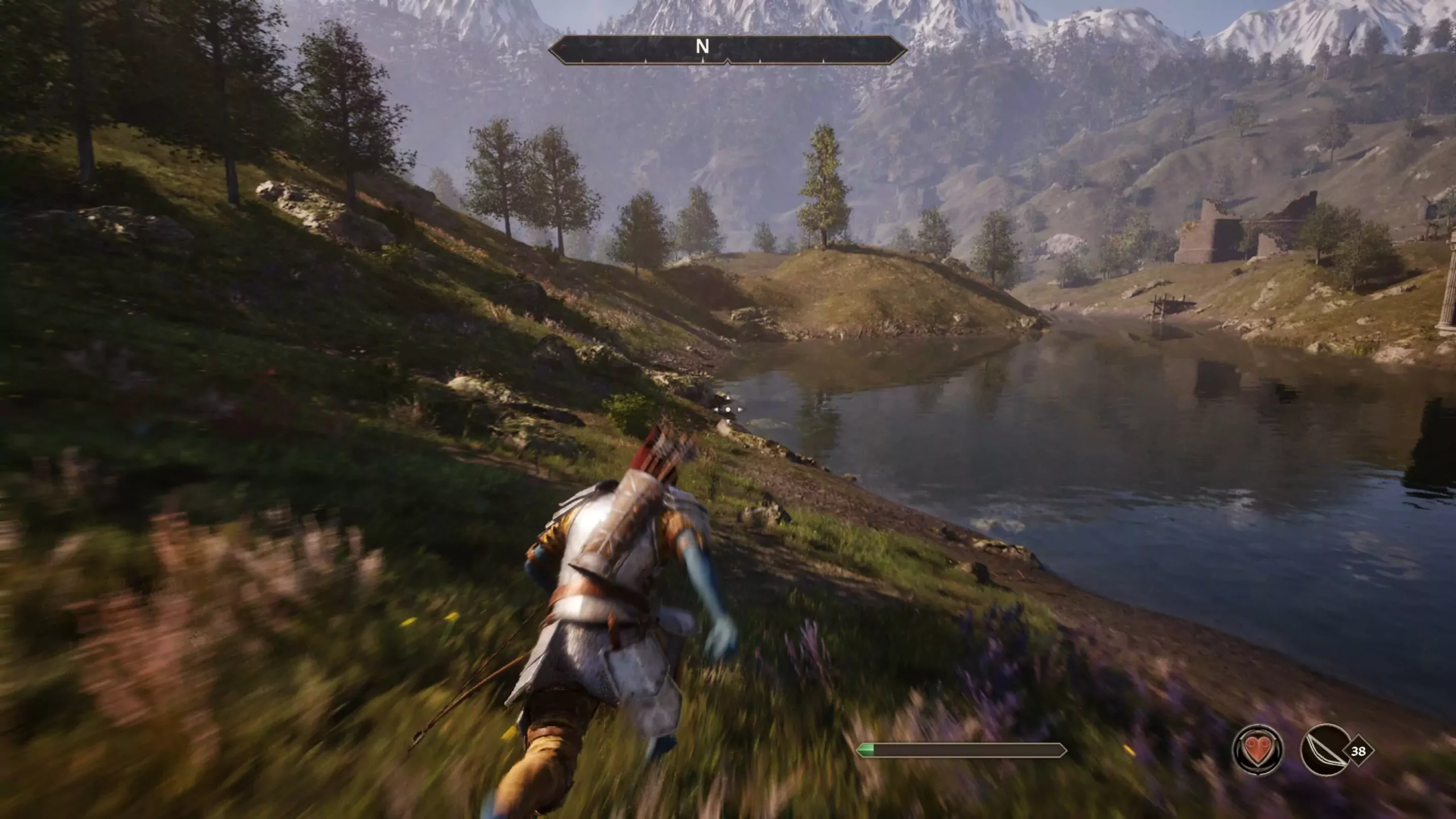Viewport: 1456px width, 819px height.
Task: Click the center pointer notch below the compass
Action: pyautogui.click(x=728, y=61)
